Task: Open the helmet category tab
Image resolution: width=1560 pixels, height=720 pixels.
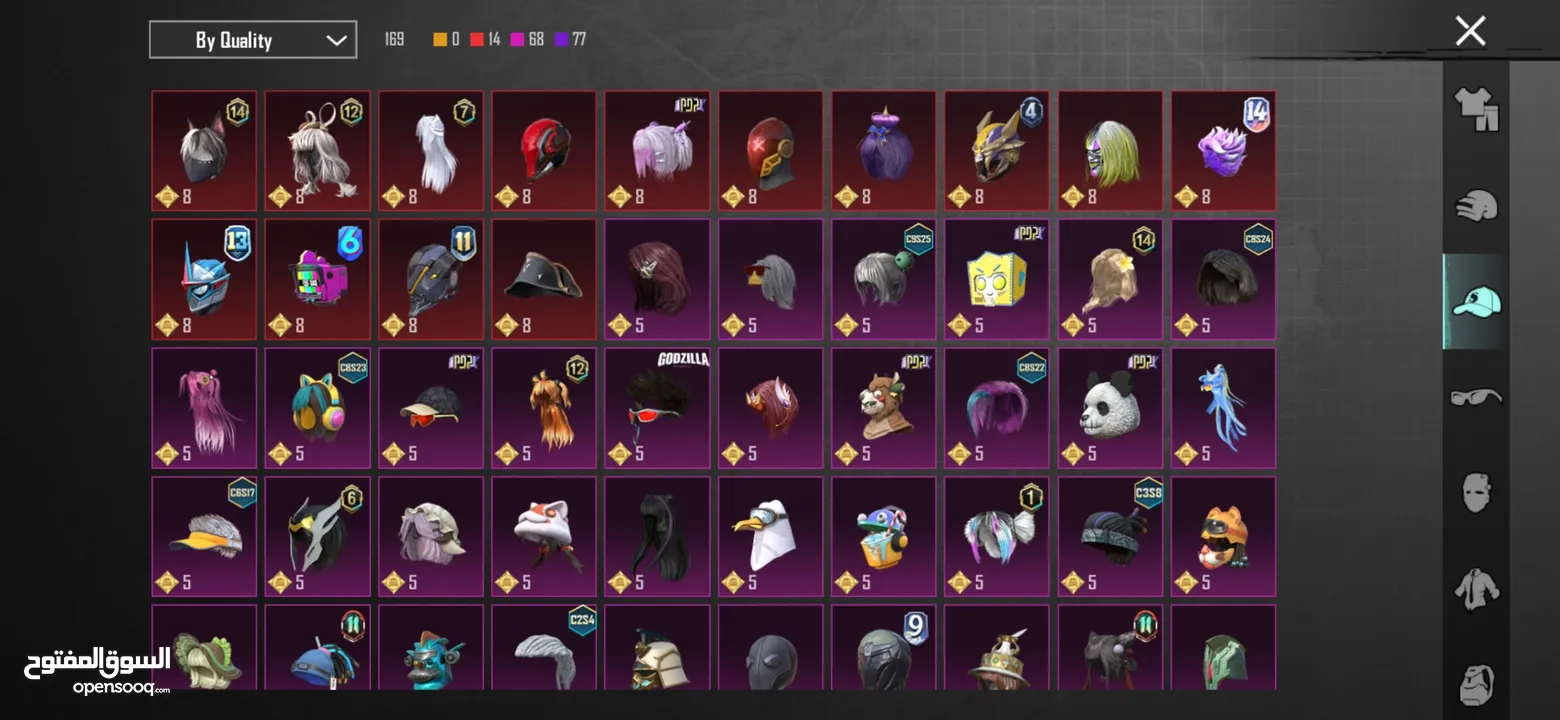Action: click(1476, 206)
